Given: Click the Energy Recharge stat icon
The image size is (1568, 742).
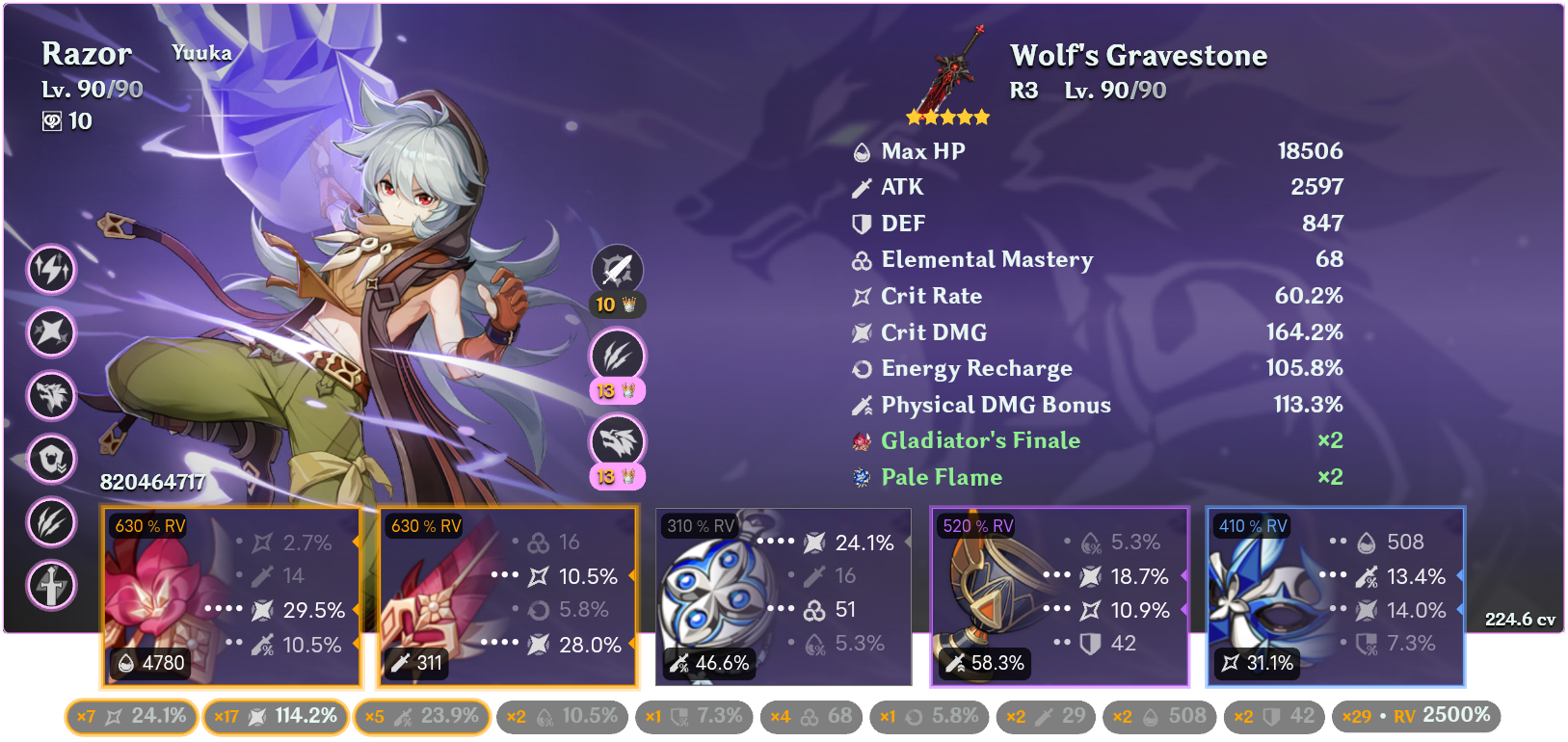Looking at the screenshot, I should [x=861, y=368].
